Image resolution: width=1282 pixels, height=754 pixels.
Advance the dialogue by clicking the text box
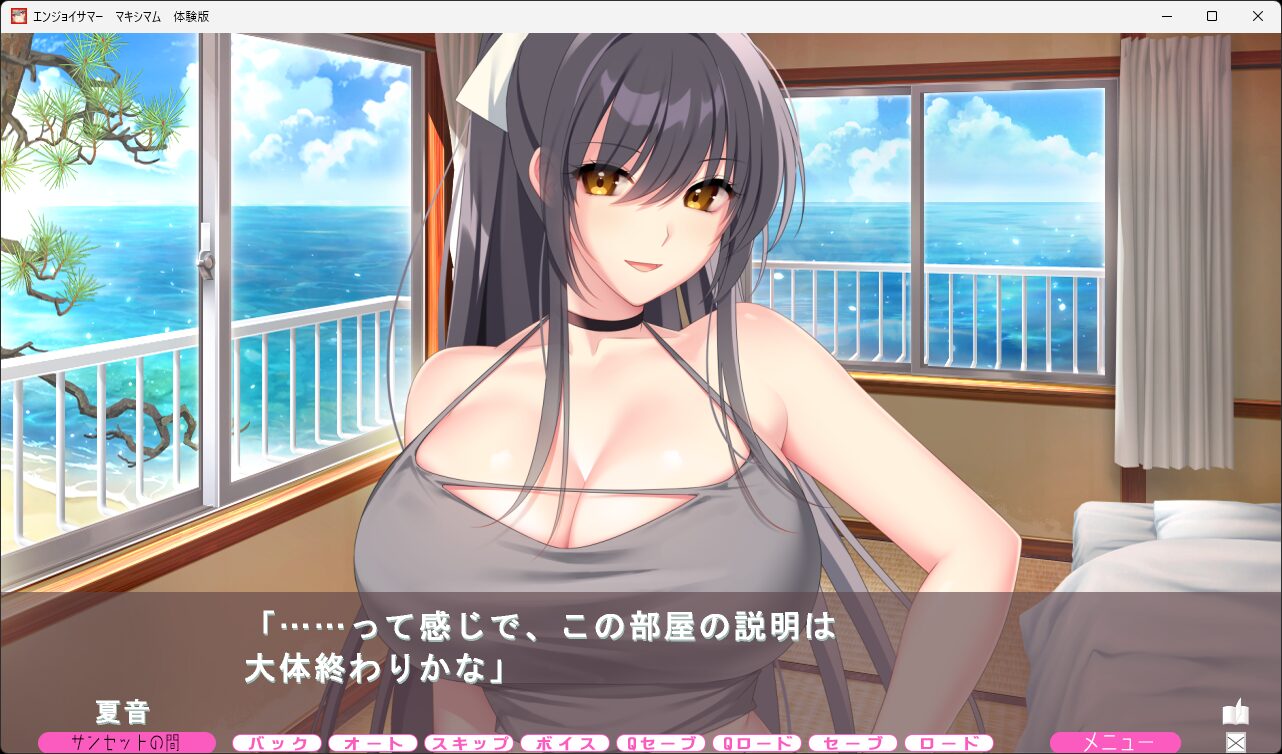(x=640, y=650)
